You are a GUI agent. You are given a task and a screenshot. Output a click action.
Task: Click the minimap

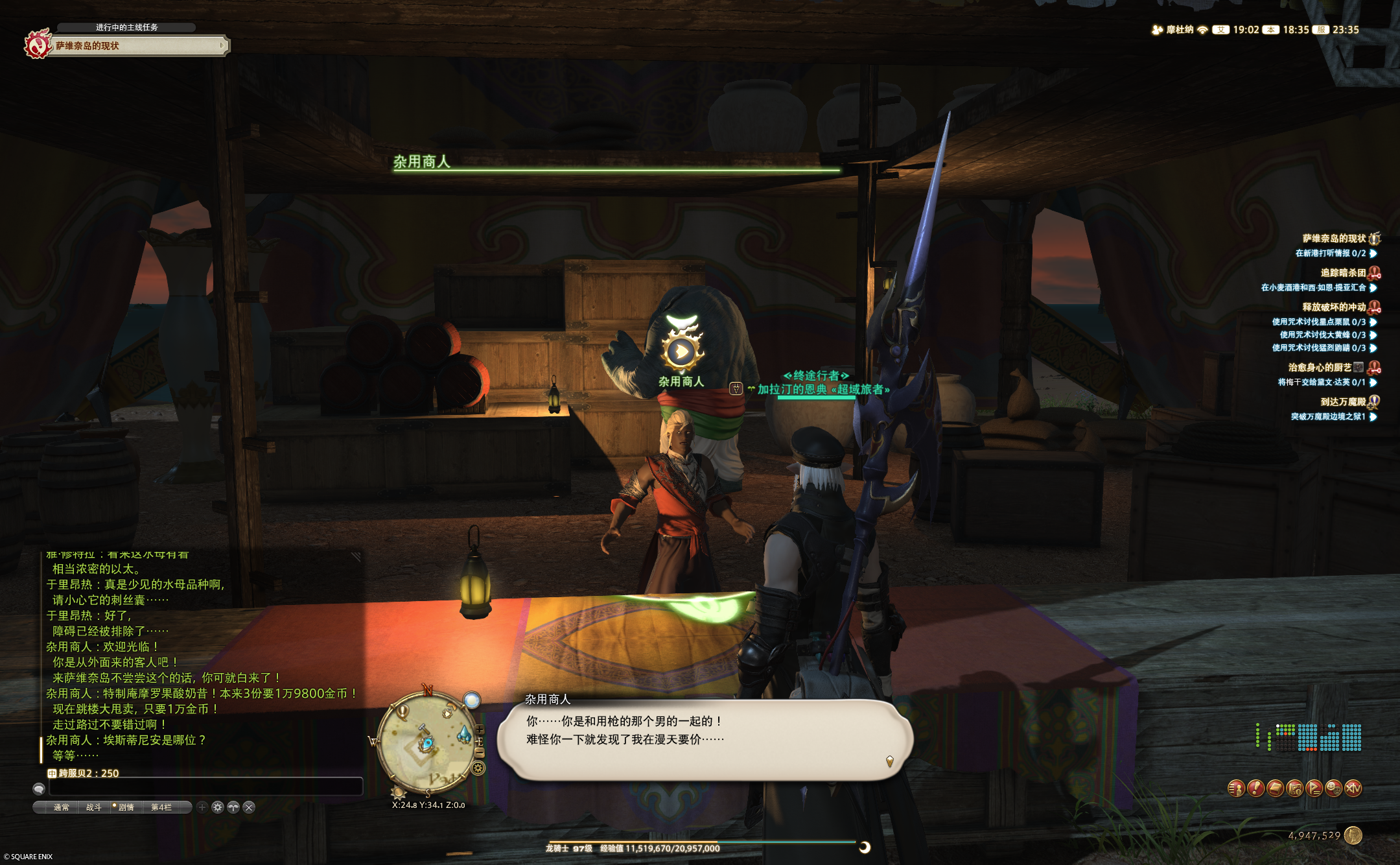coord(425,742)
